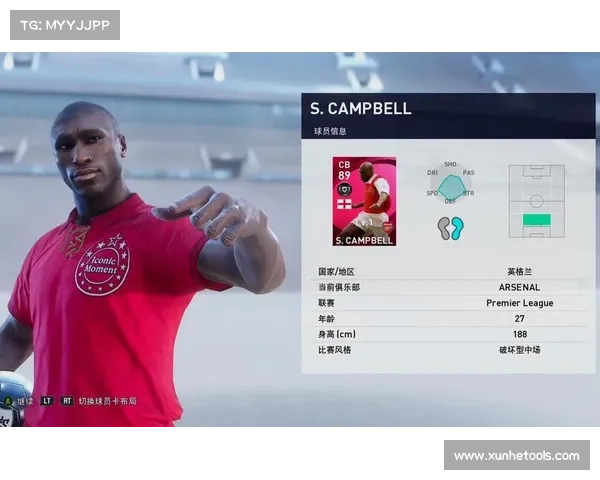Select the S. Campbell player card
Image resolution: width=600 pixels, height=480 pixels.
364,201
